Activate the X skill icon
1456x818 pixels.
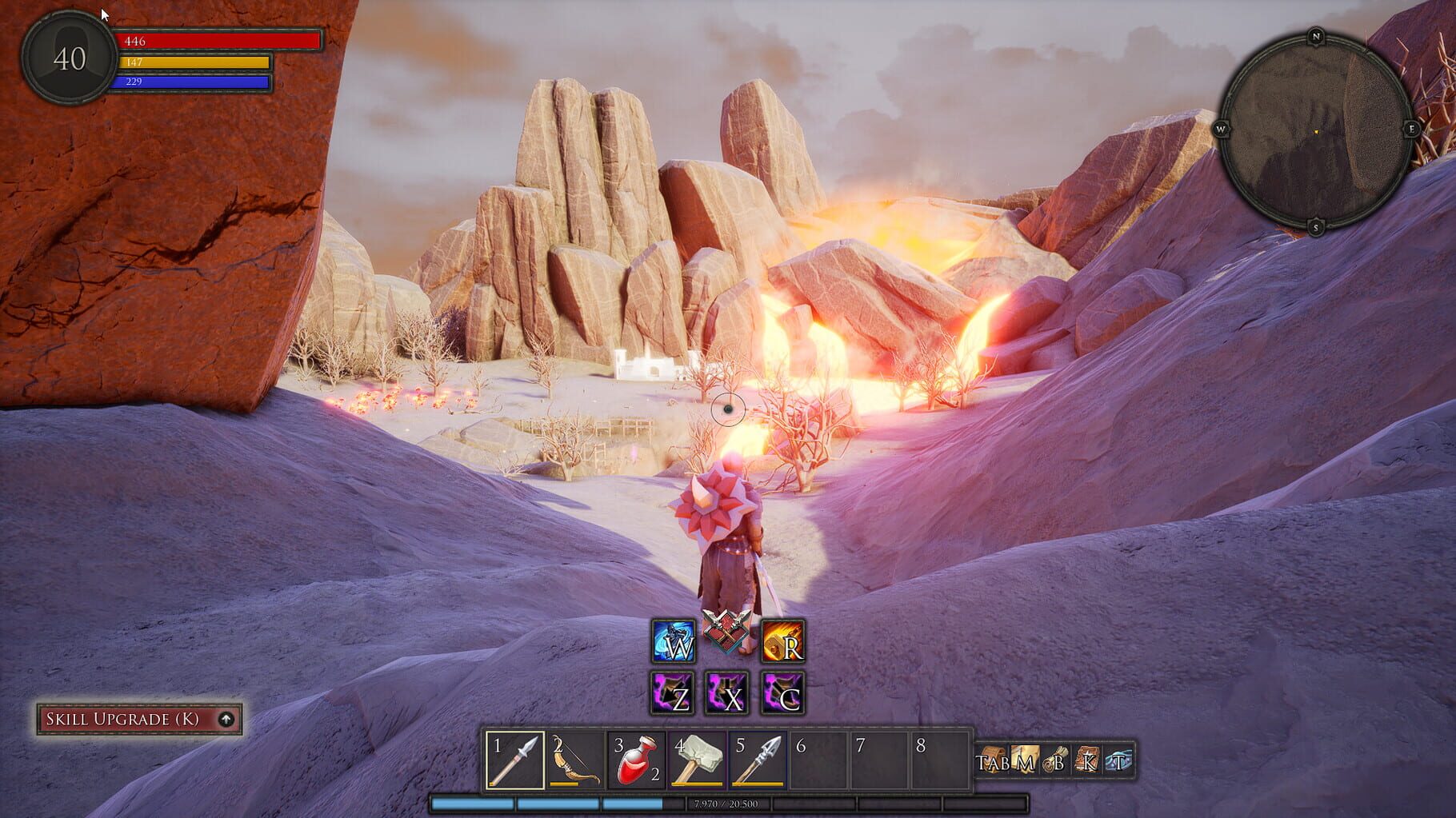[x=726, y=695]
